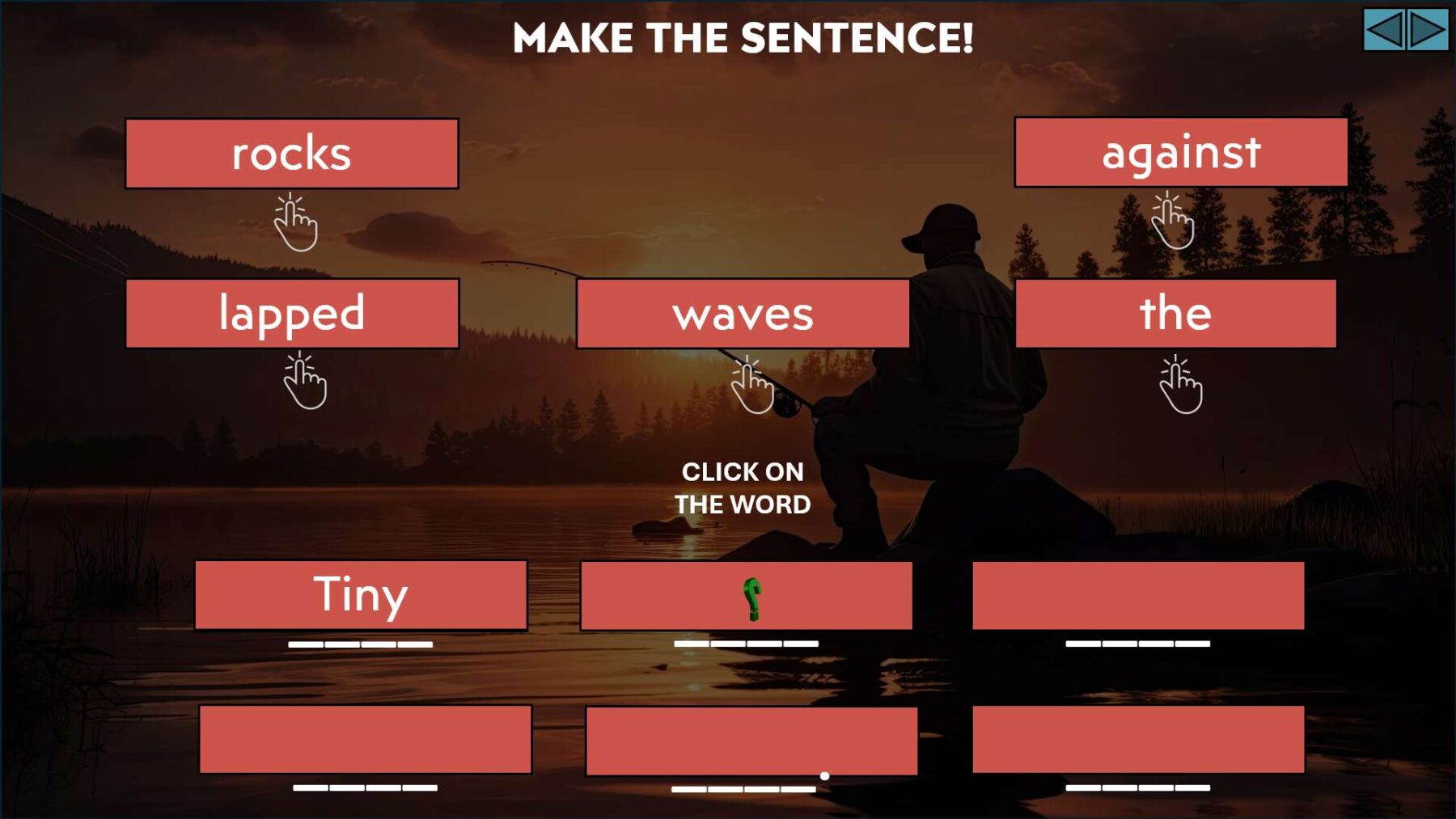Screen dimensions: 1456x819
Task: Select the word tile 'rocks'
Action: click(x=293, y=154)
